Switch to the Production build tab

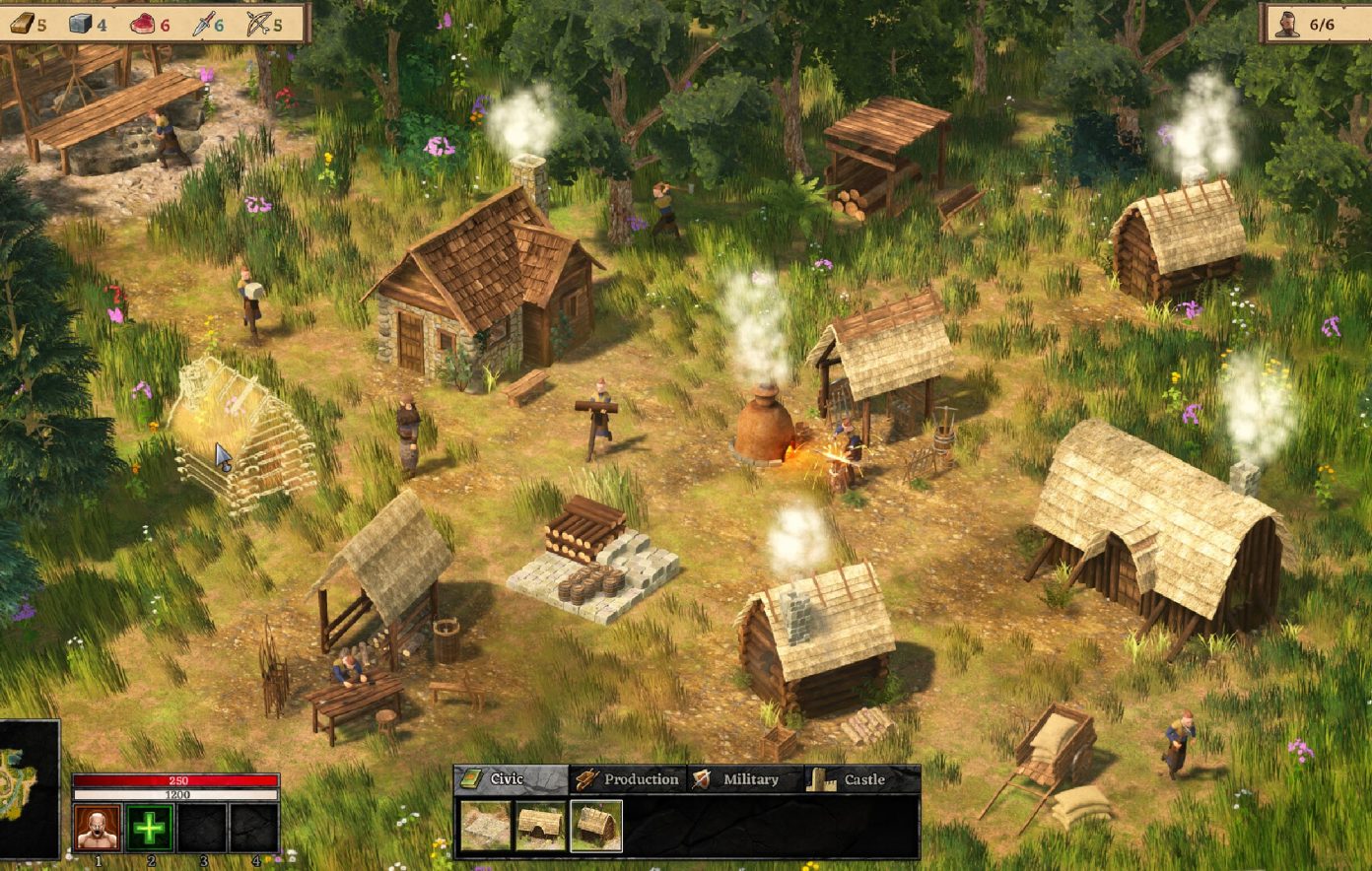click(631, 778)
